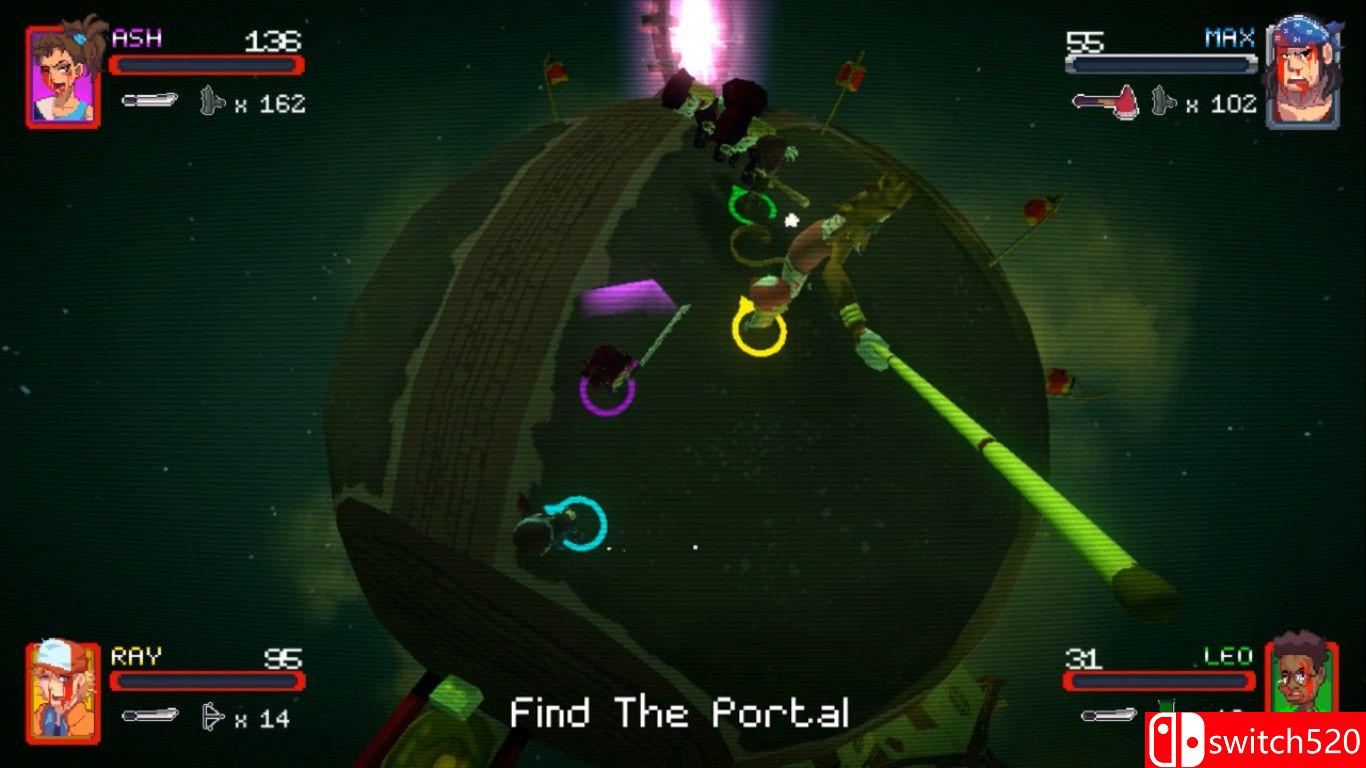Select Max's bandana portrait
Image resolution: width=1366 pixels, height=768 pixels.
click(x=1301, y=77)
